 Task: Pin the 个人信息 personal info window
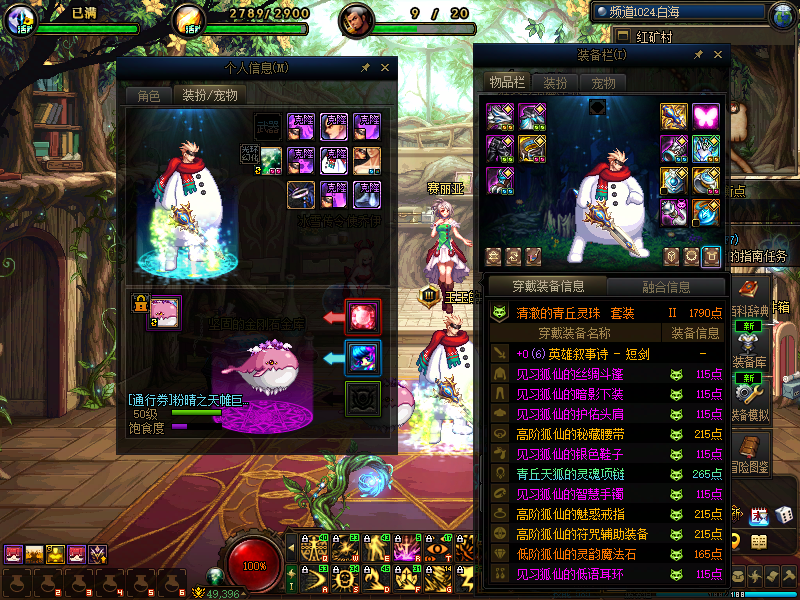pyautogui.click(x=366, y=67)
